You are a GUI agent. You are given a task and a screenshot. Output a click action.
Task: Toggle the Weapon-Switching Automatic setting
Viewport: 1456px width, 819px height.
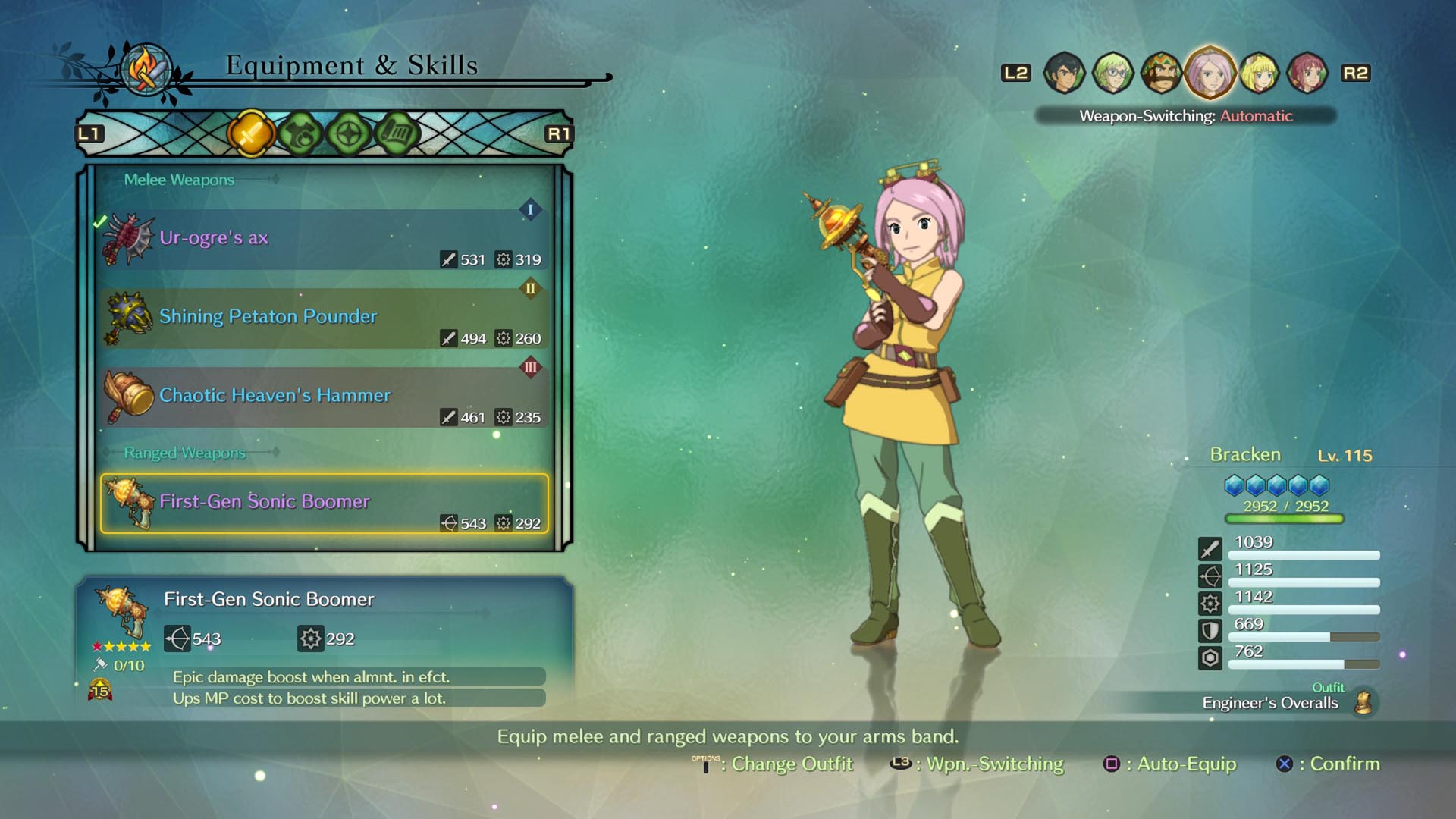point(1185,116)
